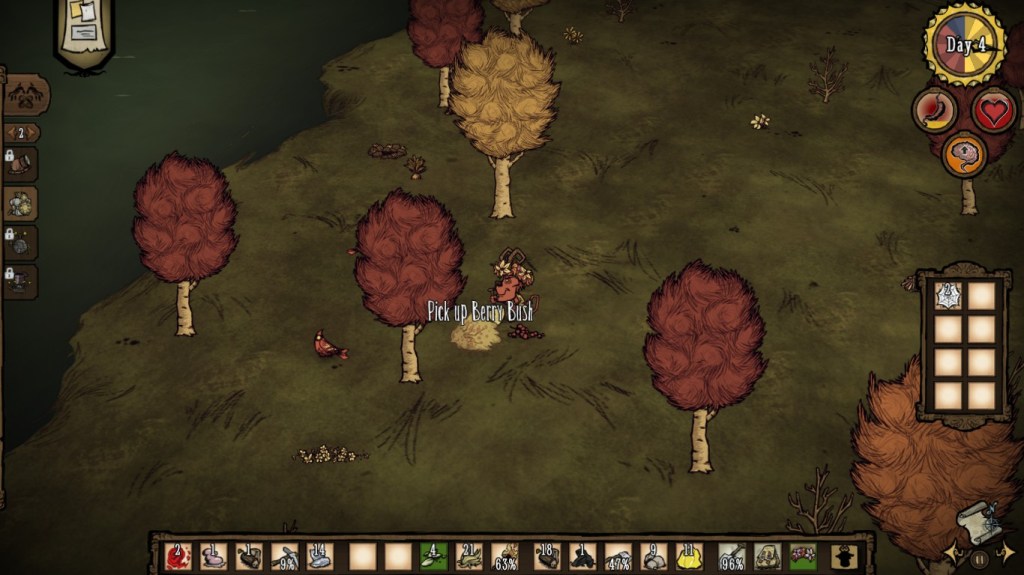Click the pause button
The width and height of the screenshot is (1024, 575).
point(979,559)
